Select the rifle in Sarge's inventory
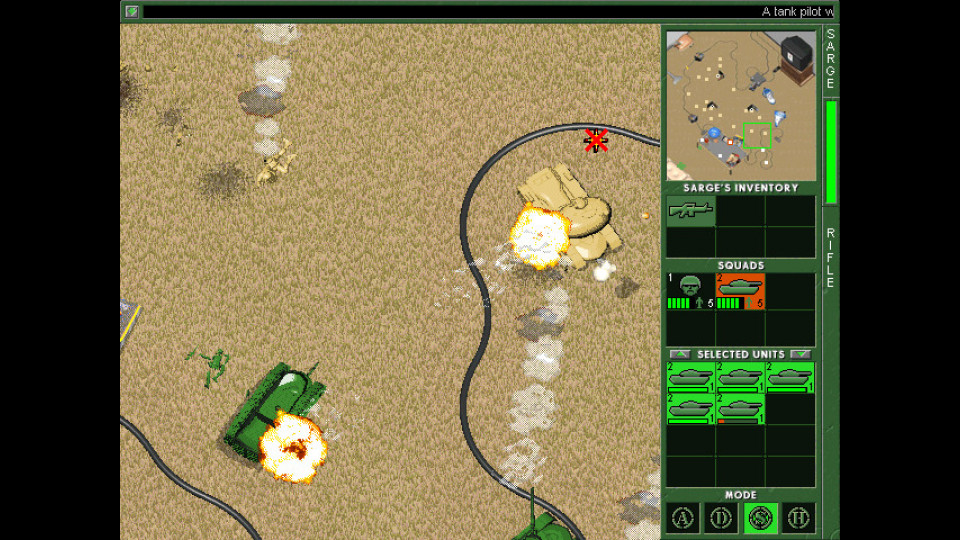The width and height of the screenshot is (960, 540). [x=690, y=210]
